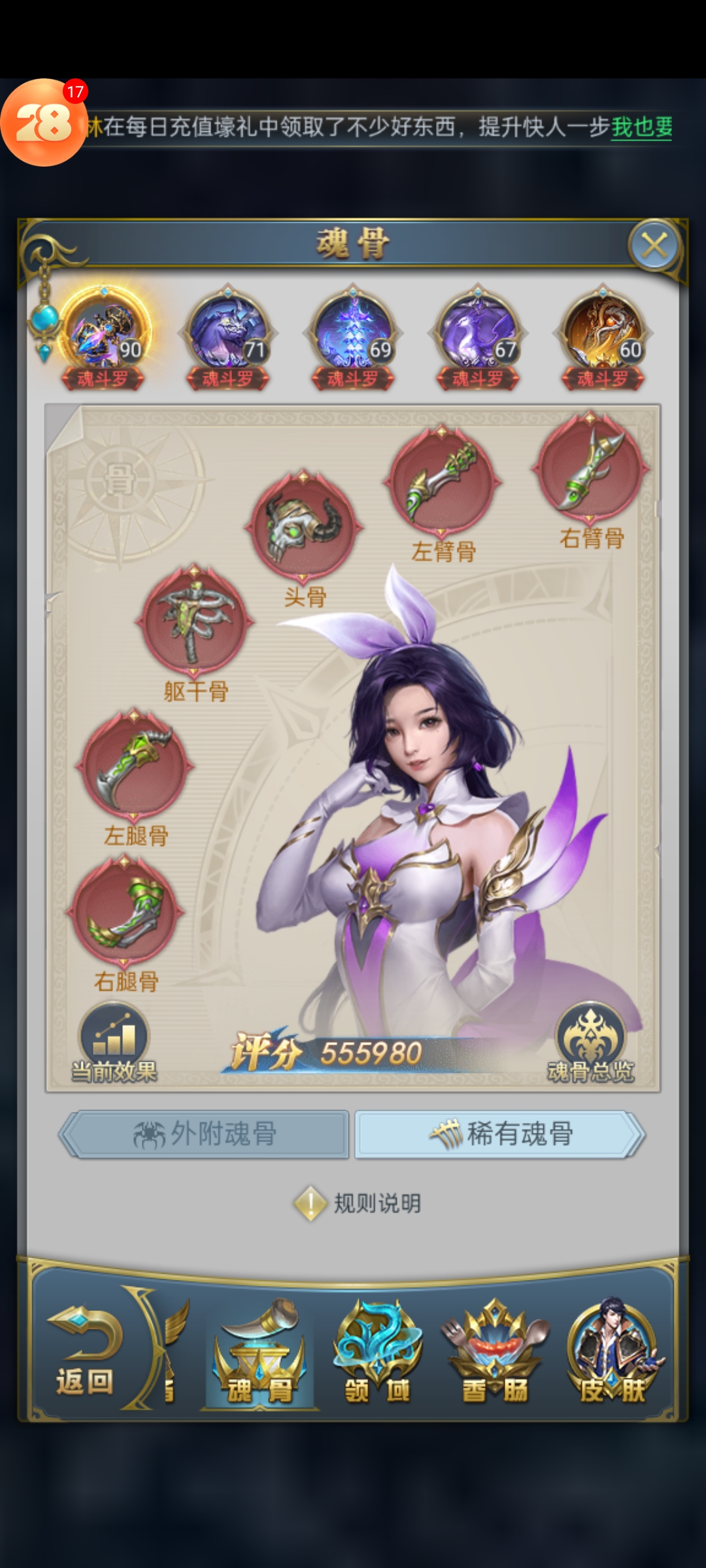
Task: Open the 躯干骨 torso bone slot
Action: coord(194,621)
